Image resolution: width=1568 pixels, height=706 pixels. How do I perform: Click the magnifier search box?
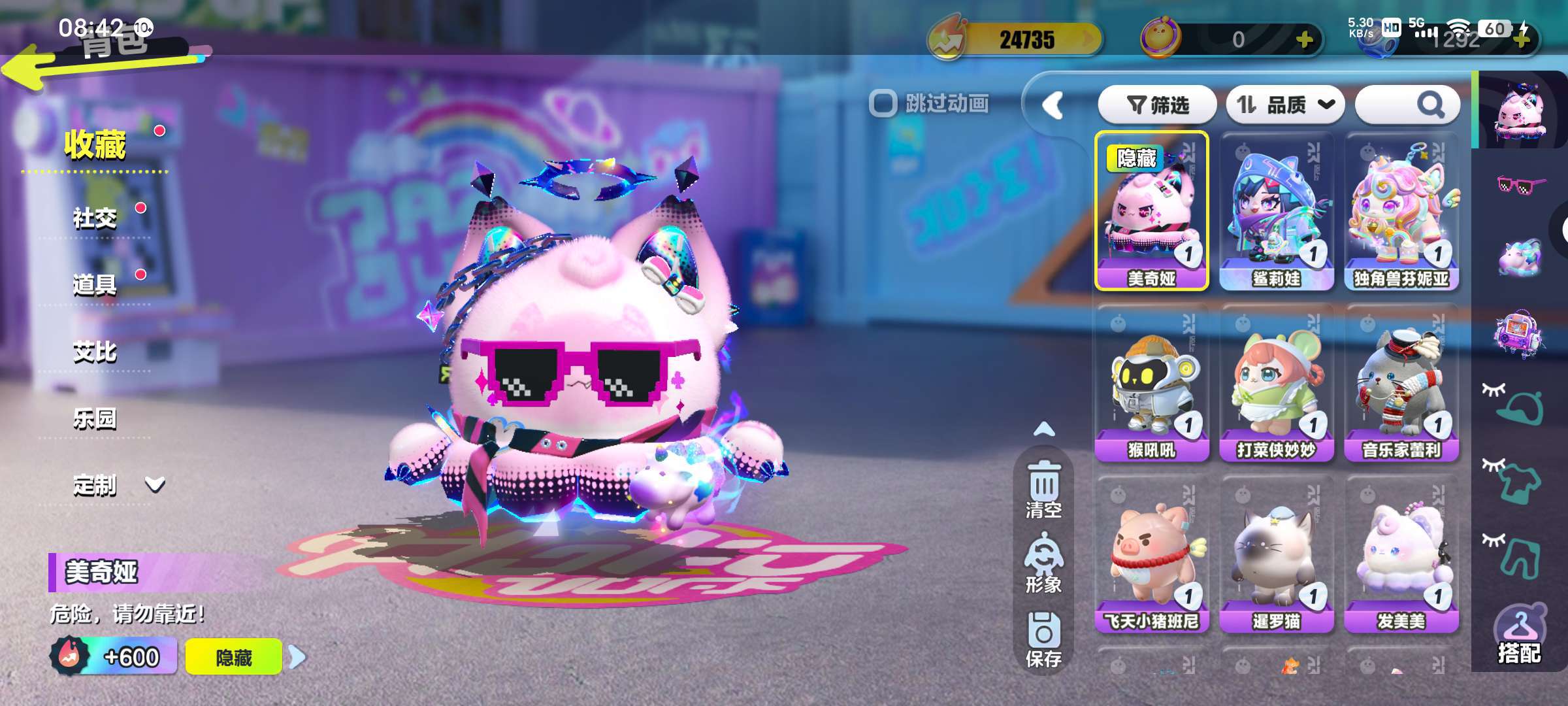point(1408,105)
